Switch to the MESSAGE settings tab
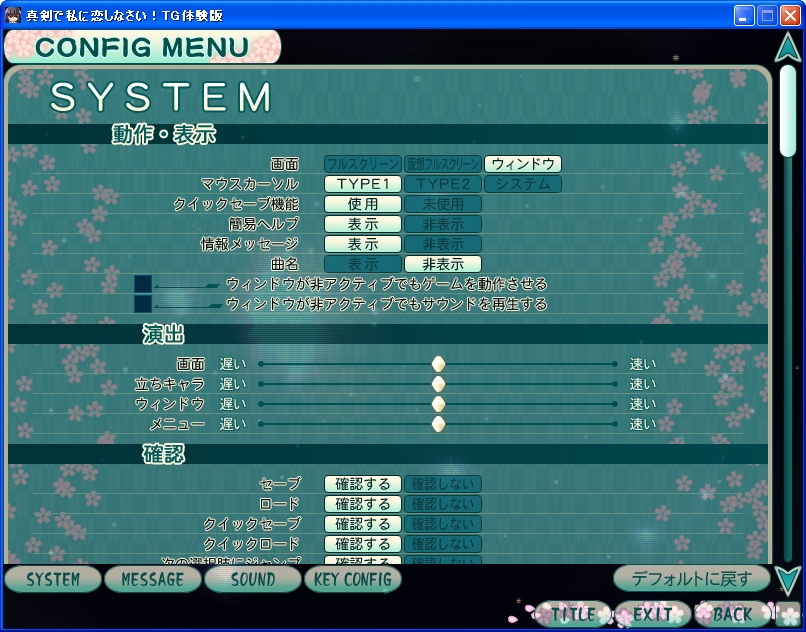The image size is (806, 632). [x=153, y=579]
